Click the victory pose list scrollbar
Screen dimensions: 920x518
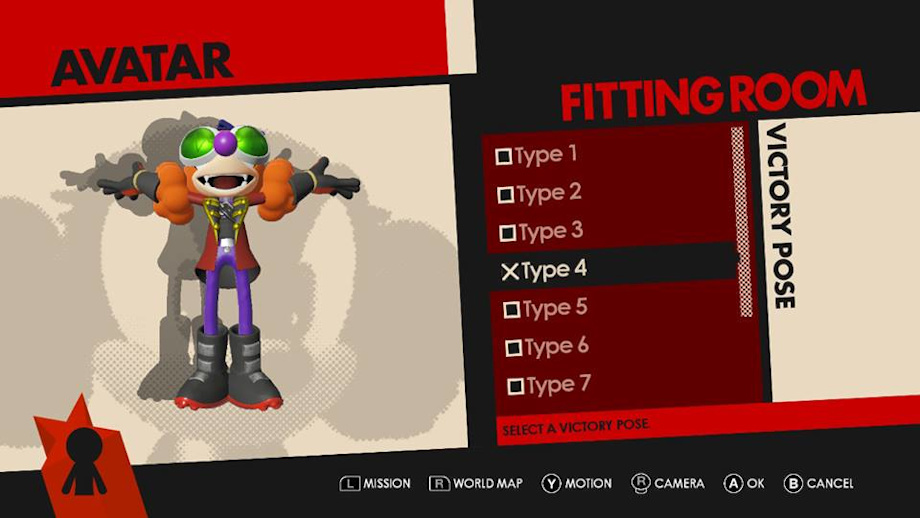tap(740, 220)
